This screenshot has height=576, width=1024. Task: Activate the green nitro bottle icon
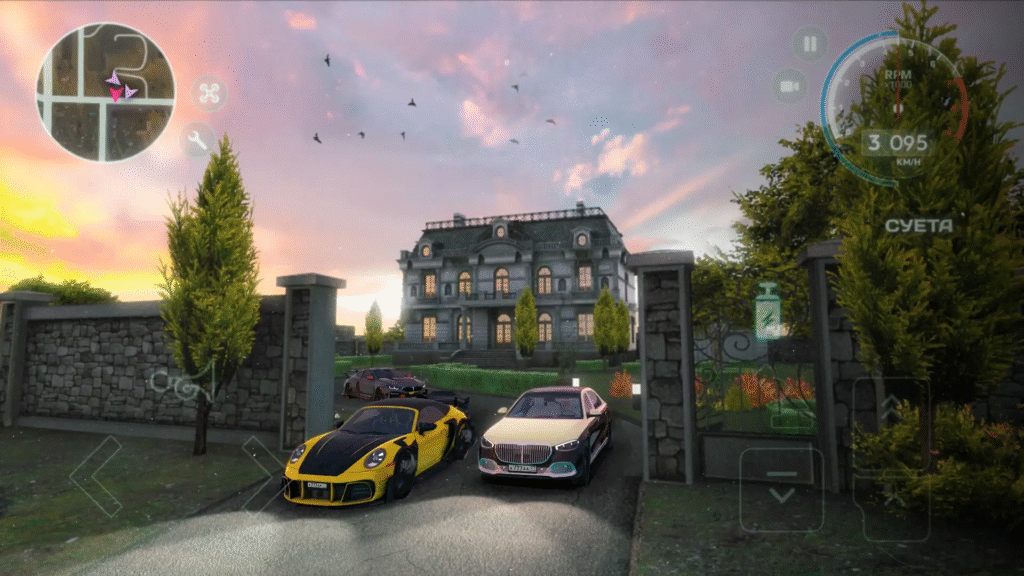click(769, 312)
